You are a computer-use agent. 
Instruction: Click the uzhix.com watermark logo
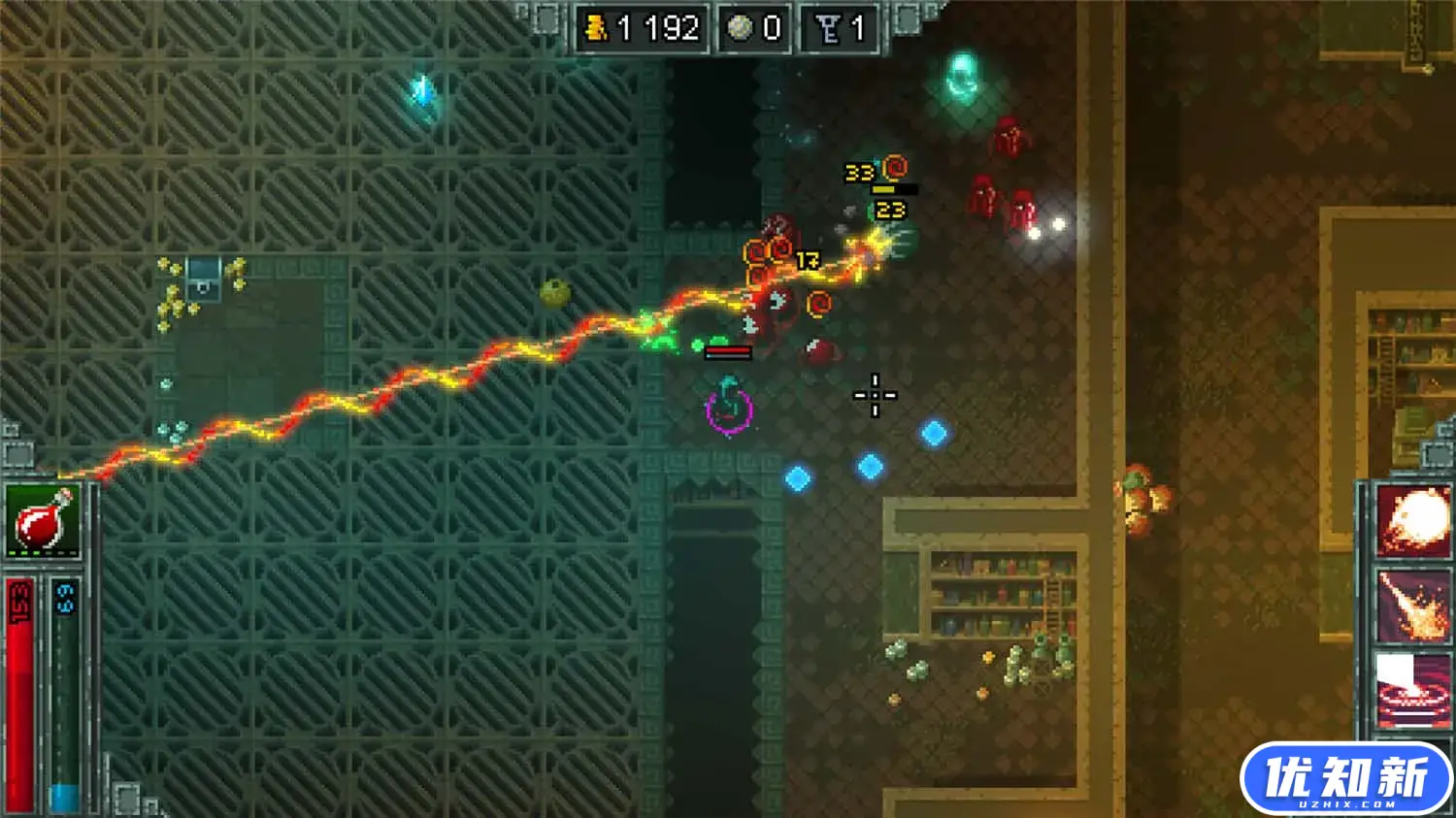tap(1345, 779)
